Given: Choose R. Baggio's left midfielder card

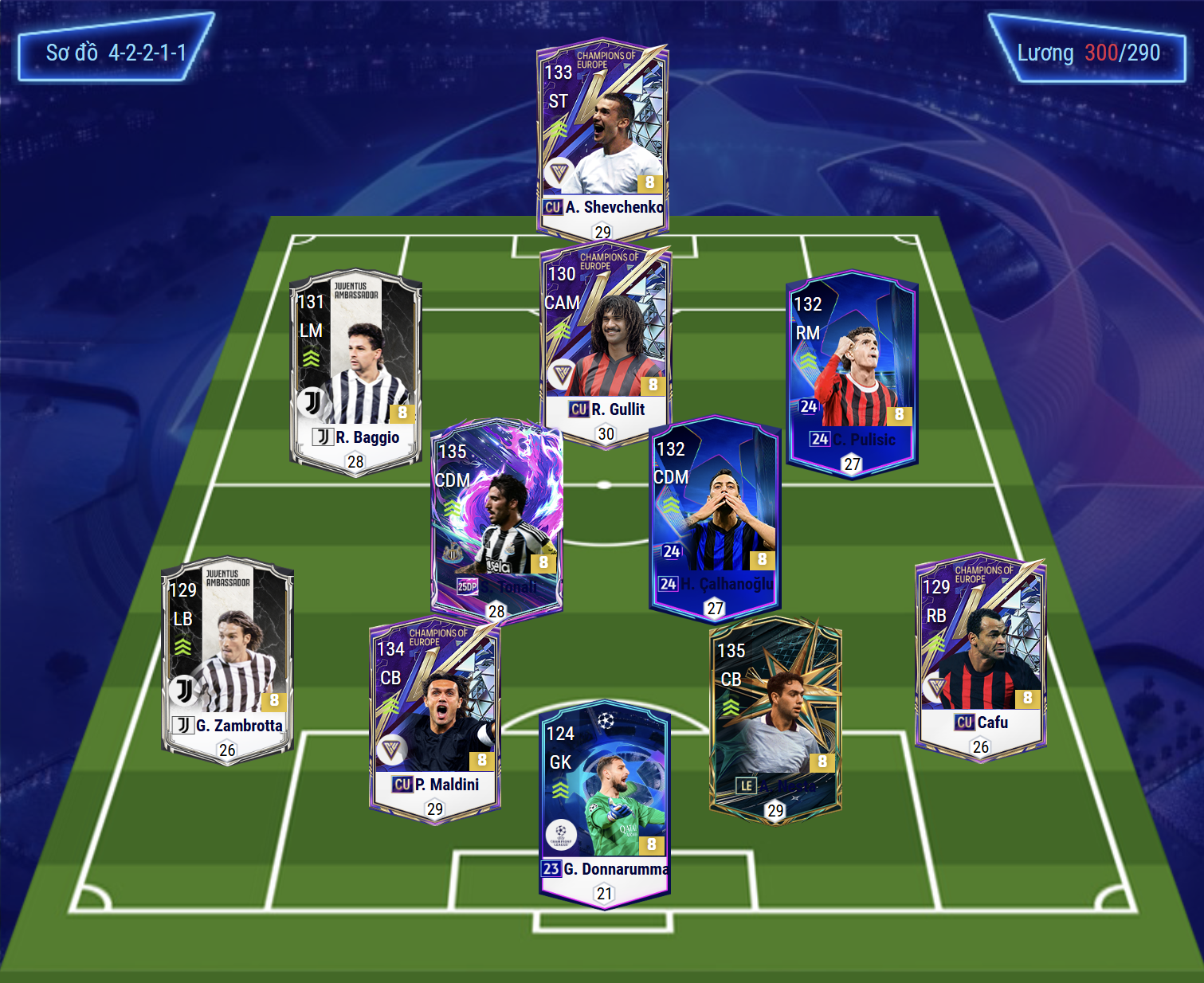Looking at the screenshot, I should (x=355, y=370).
